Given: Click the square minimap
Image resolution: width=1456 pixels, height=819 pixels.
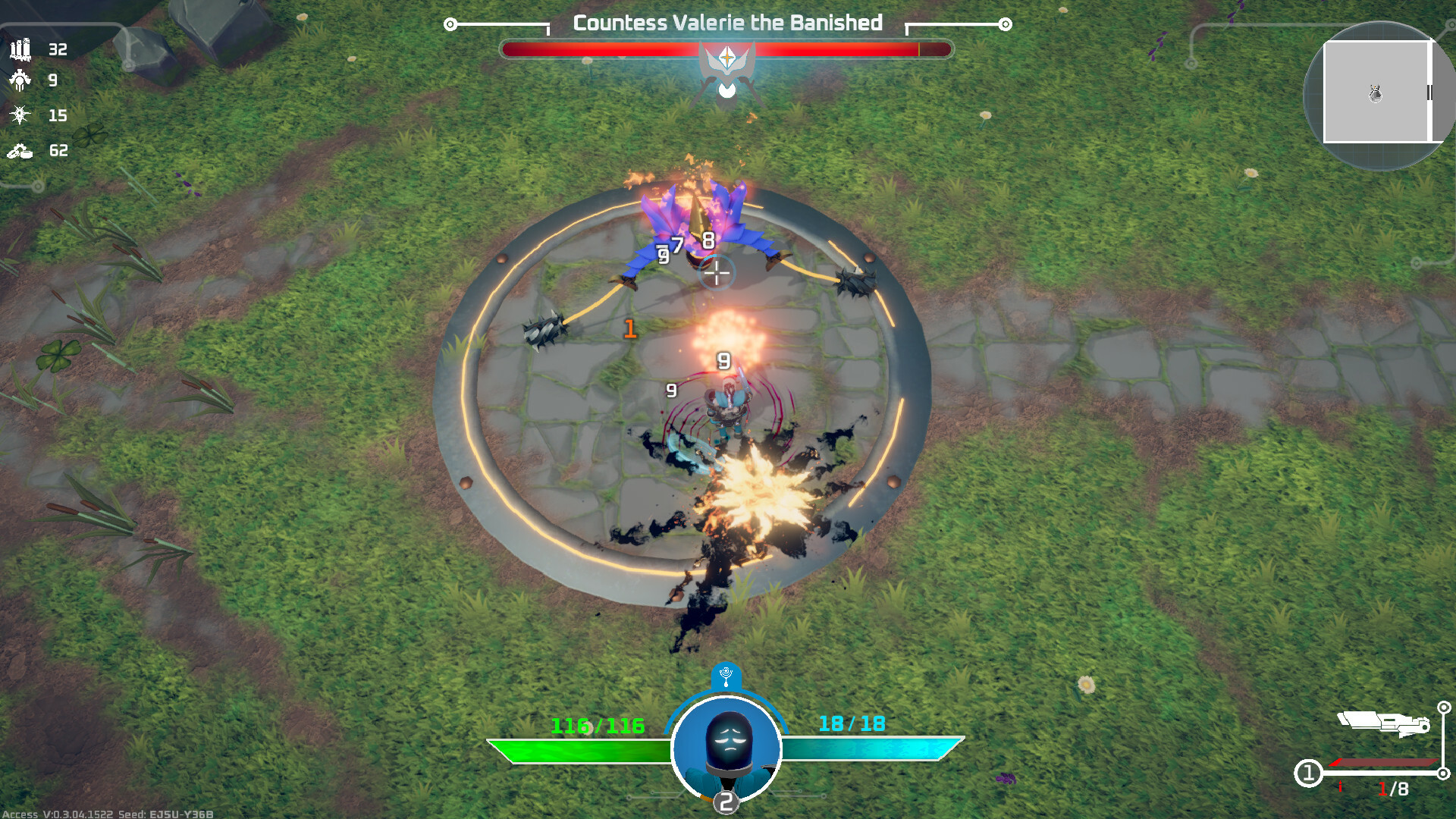Looking at the screenshot, I should pyautogui.click(x=1376, y=93).
